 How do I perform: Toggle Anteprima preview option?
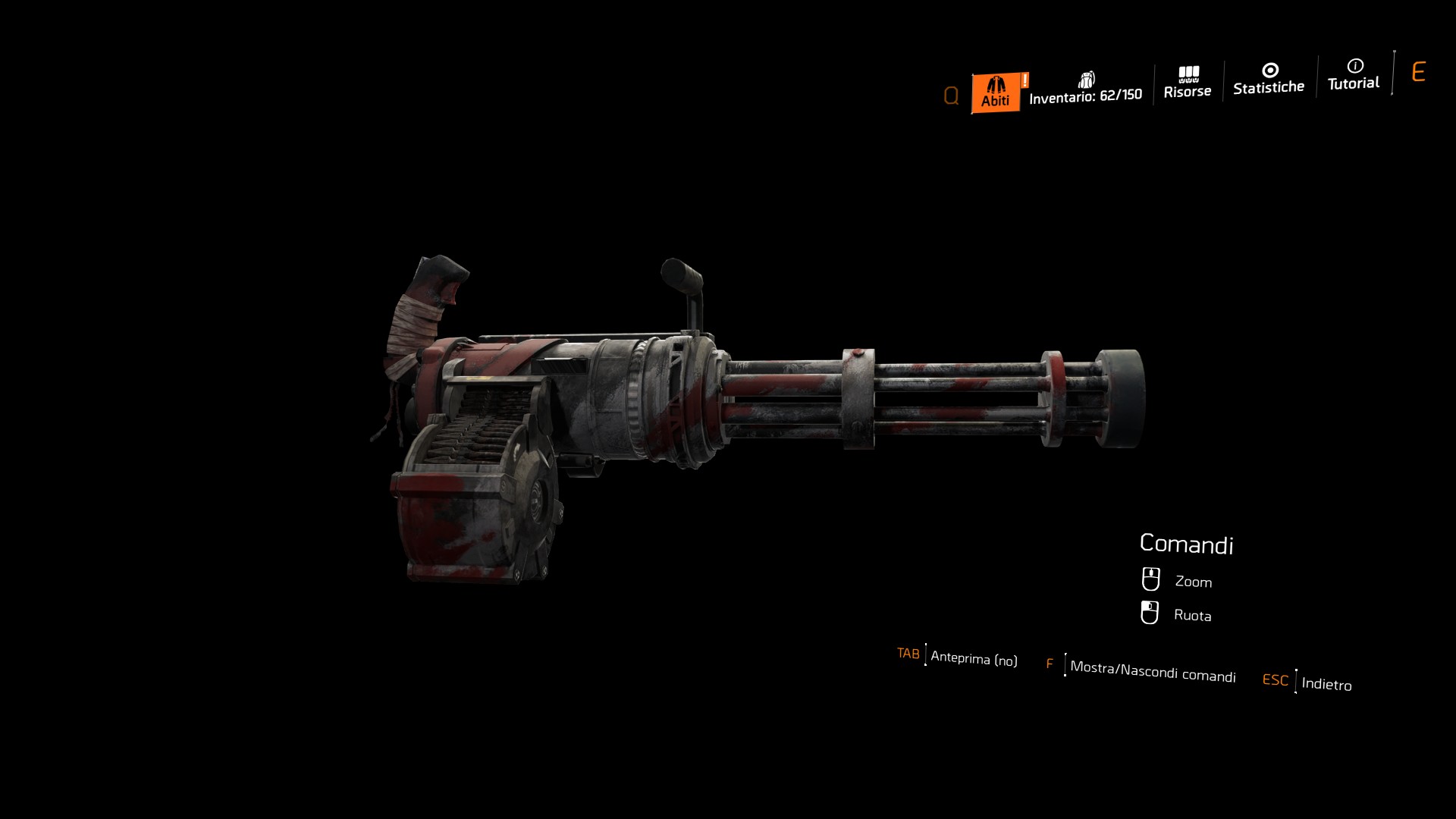pos(974,658)
